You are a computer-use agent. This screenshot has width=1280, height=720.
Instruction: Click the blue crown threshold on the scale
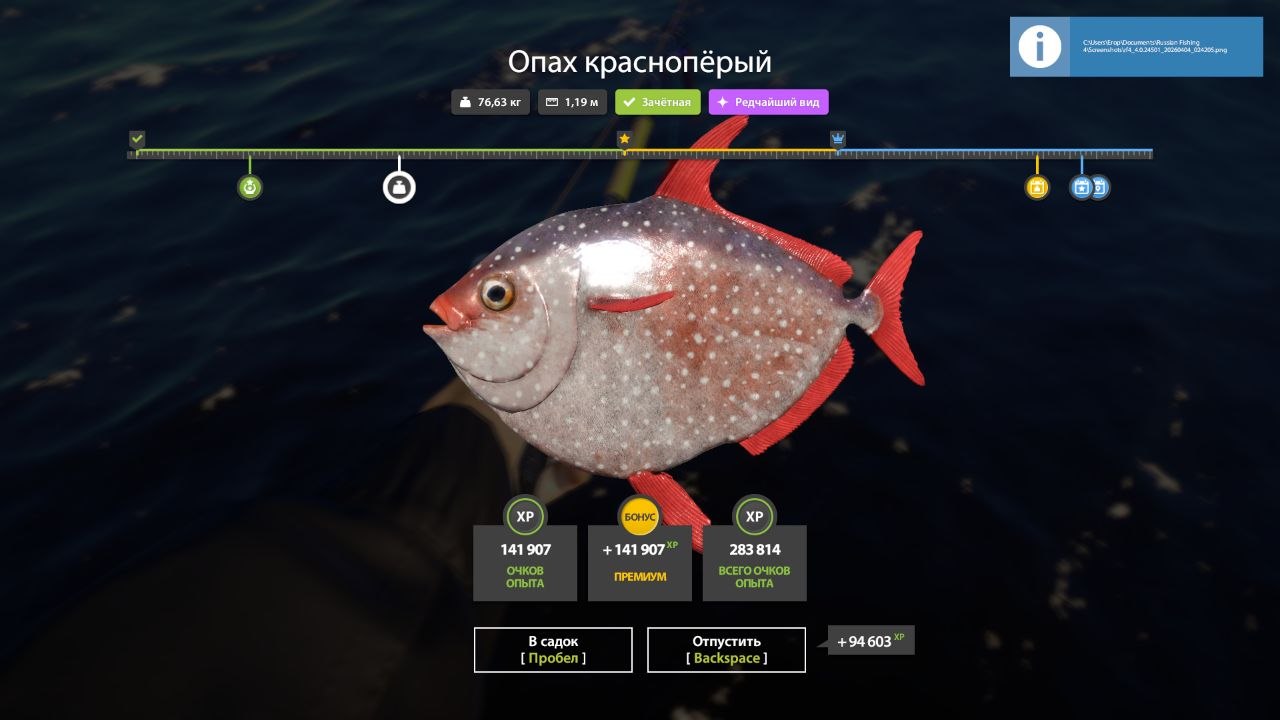[838, 139]
